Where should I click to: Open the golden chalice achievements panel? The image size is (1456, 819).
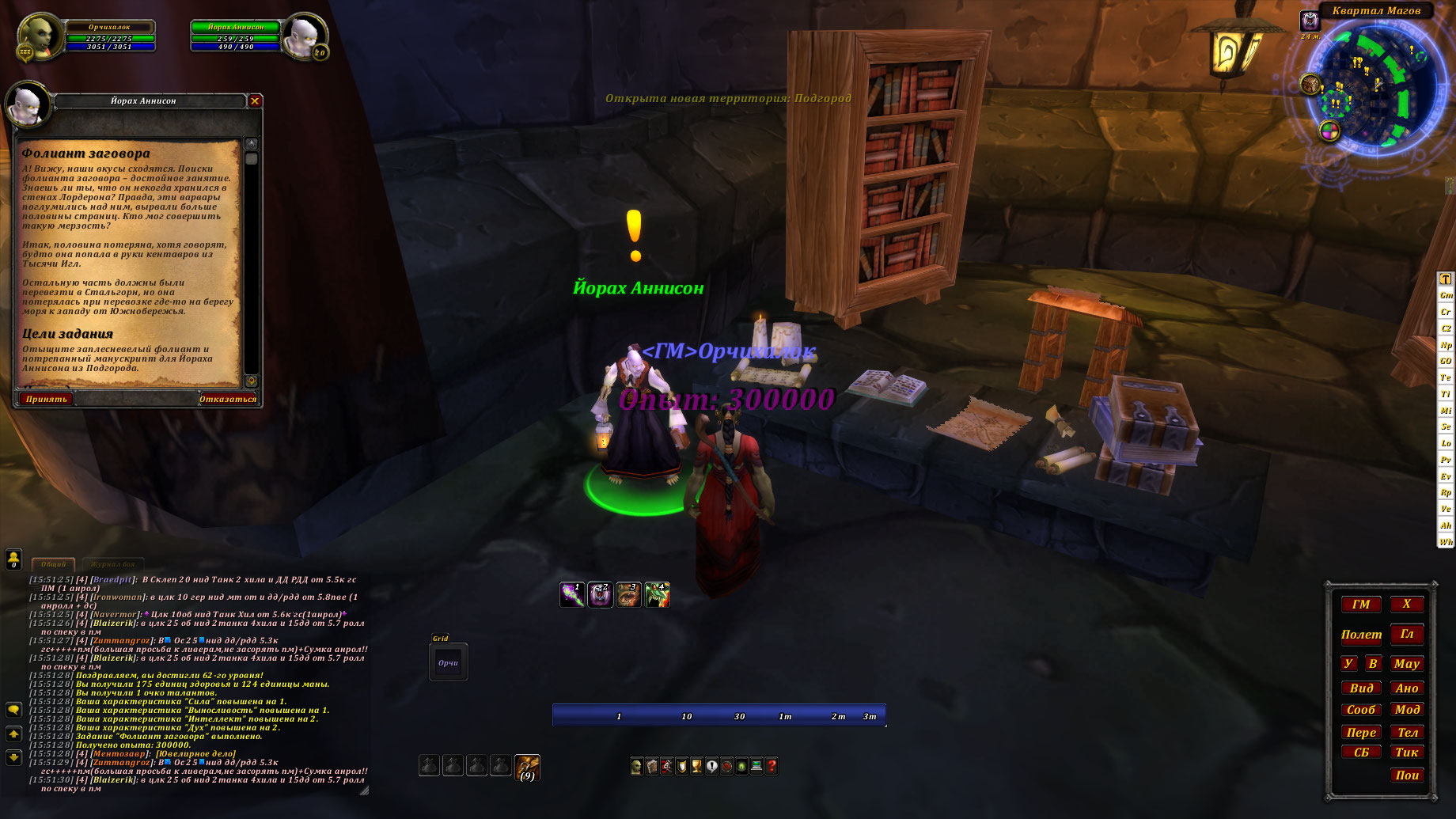pos(696,766)
